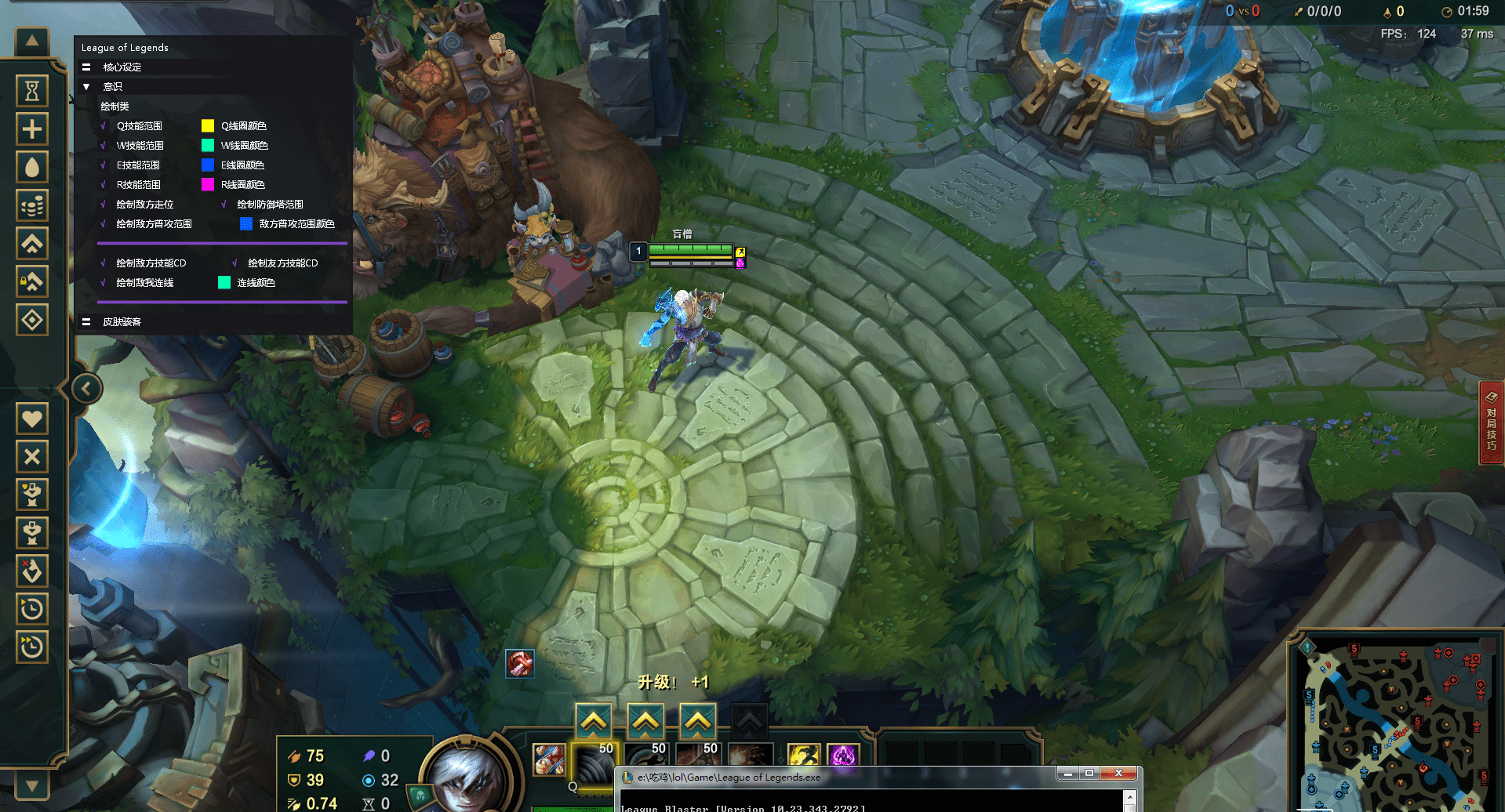This screenshot has width=1505, height=812.
Task: Level up the third ability (E)
Action: [x=697, y=720]
